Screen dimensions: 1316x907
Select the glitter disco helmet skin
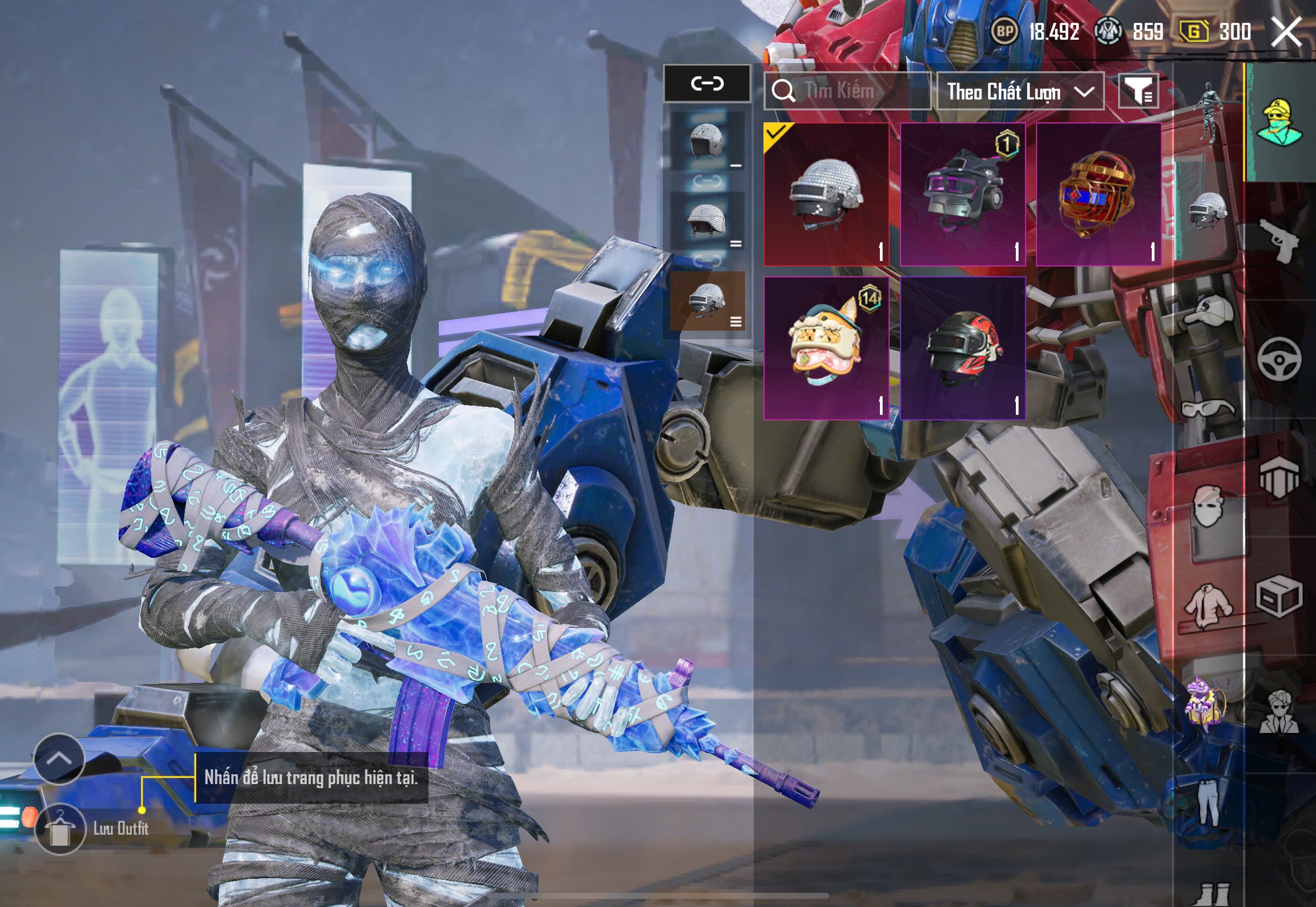[825, 194]
